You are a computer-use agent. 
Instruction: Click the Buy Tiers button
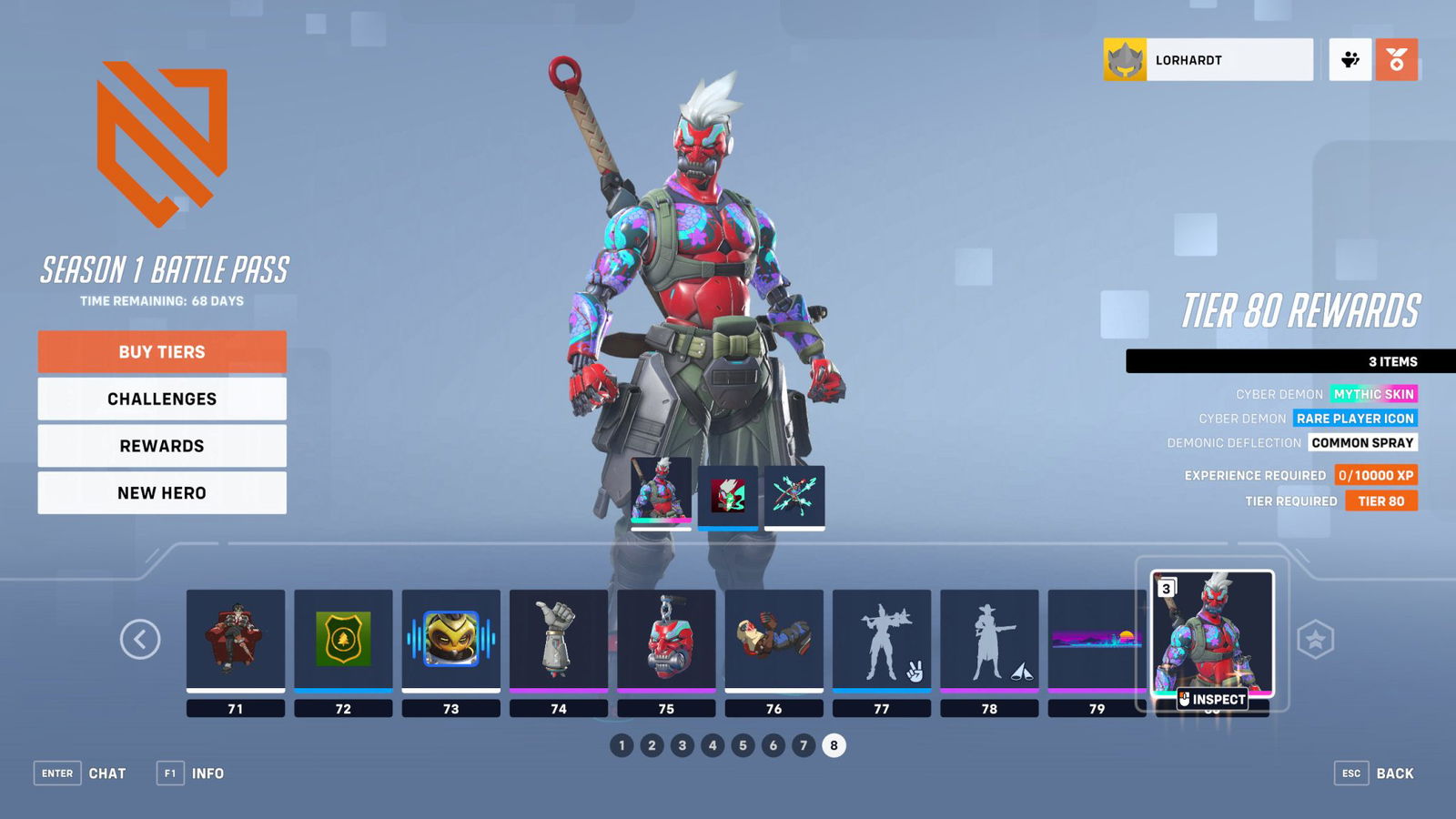click(x=161, y=351)
